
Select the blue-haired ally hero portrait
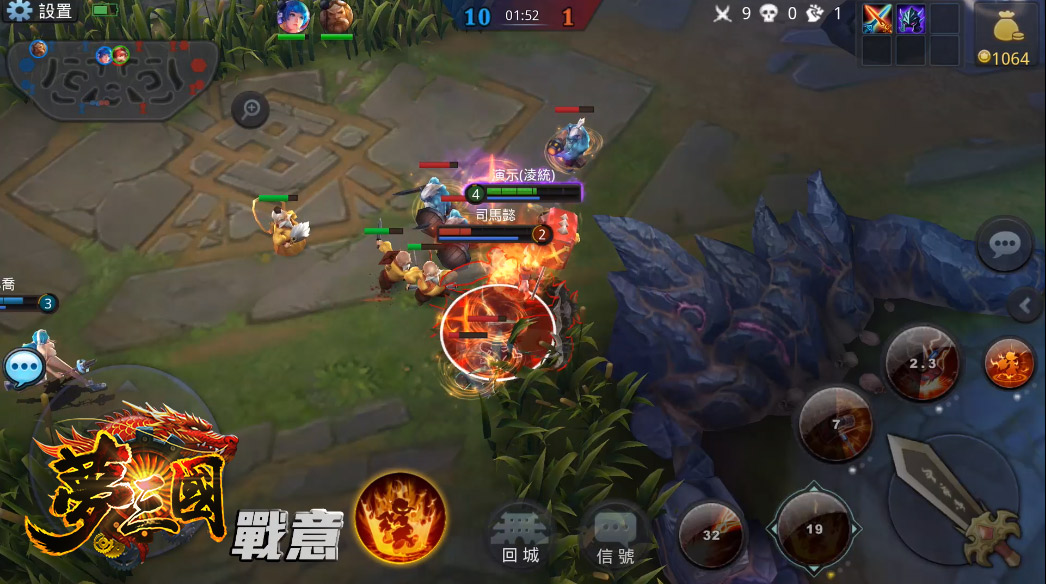(x=292, y=17)
